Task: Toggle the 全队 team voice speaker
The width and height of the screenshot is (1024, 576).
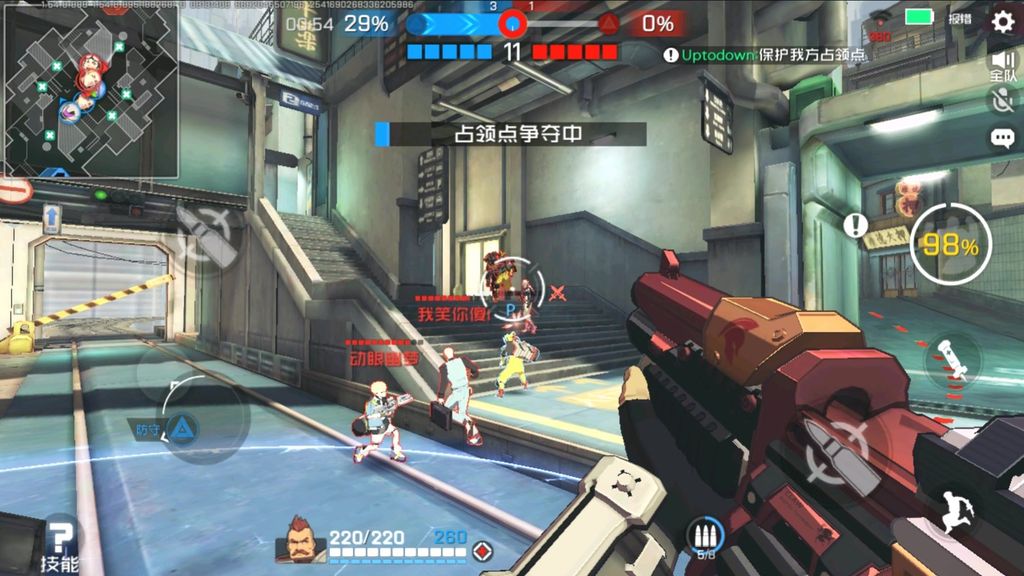Action: (1002, 65)
